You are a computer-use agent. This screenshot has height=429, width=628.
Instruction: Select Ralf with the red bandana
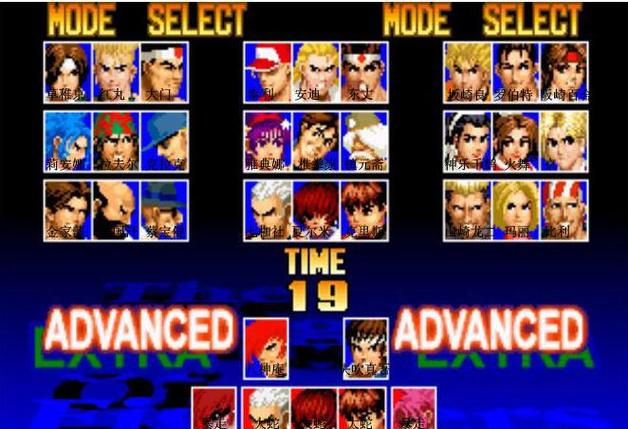[x=115, y=140]
